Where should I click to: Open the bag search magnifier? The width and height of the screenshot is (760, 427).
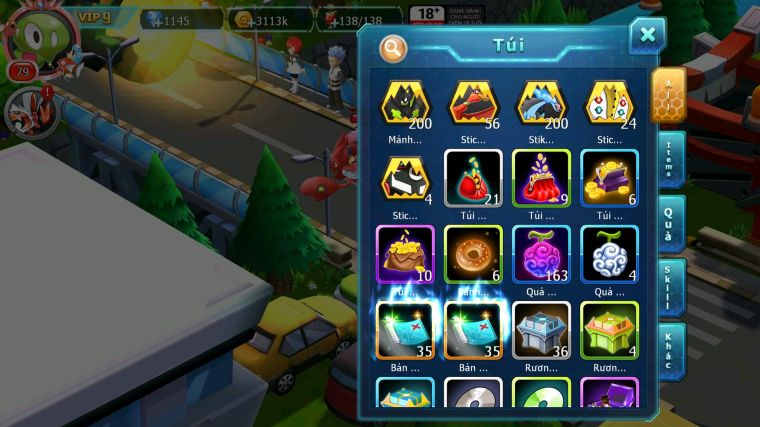(x=393, y=47)
